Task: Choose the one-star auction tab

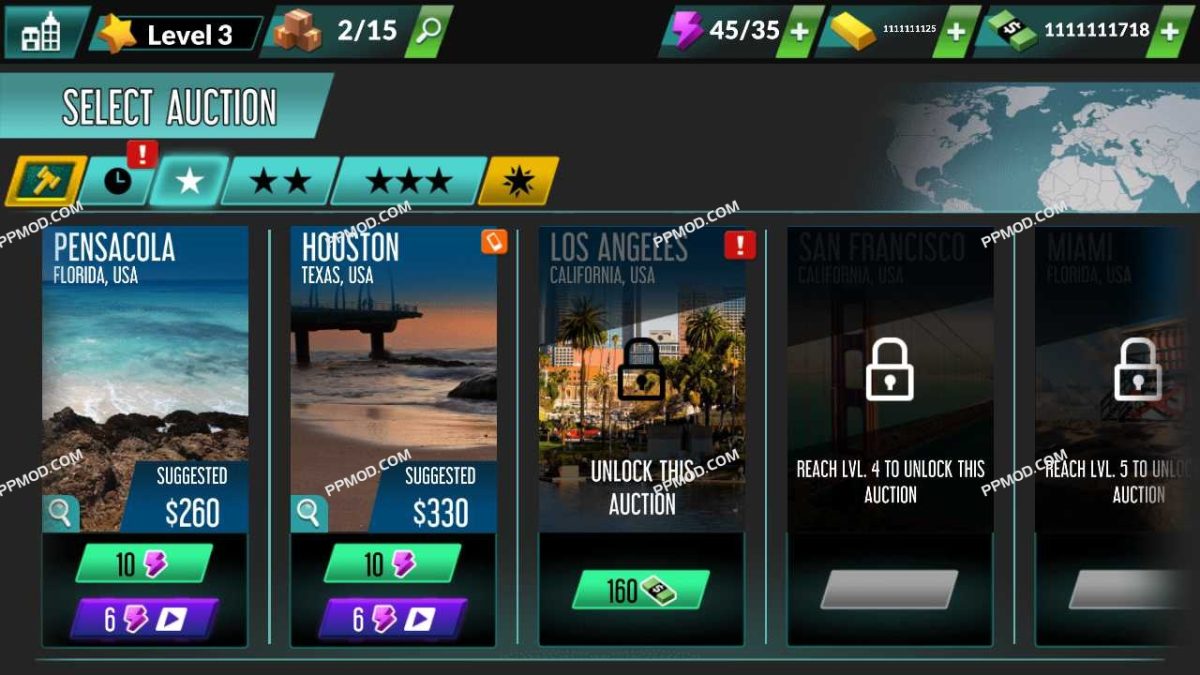Action: [x=190, y=181]
